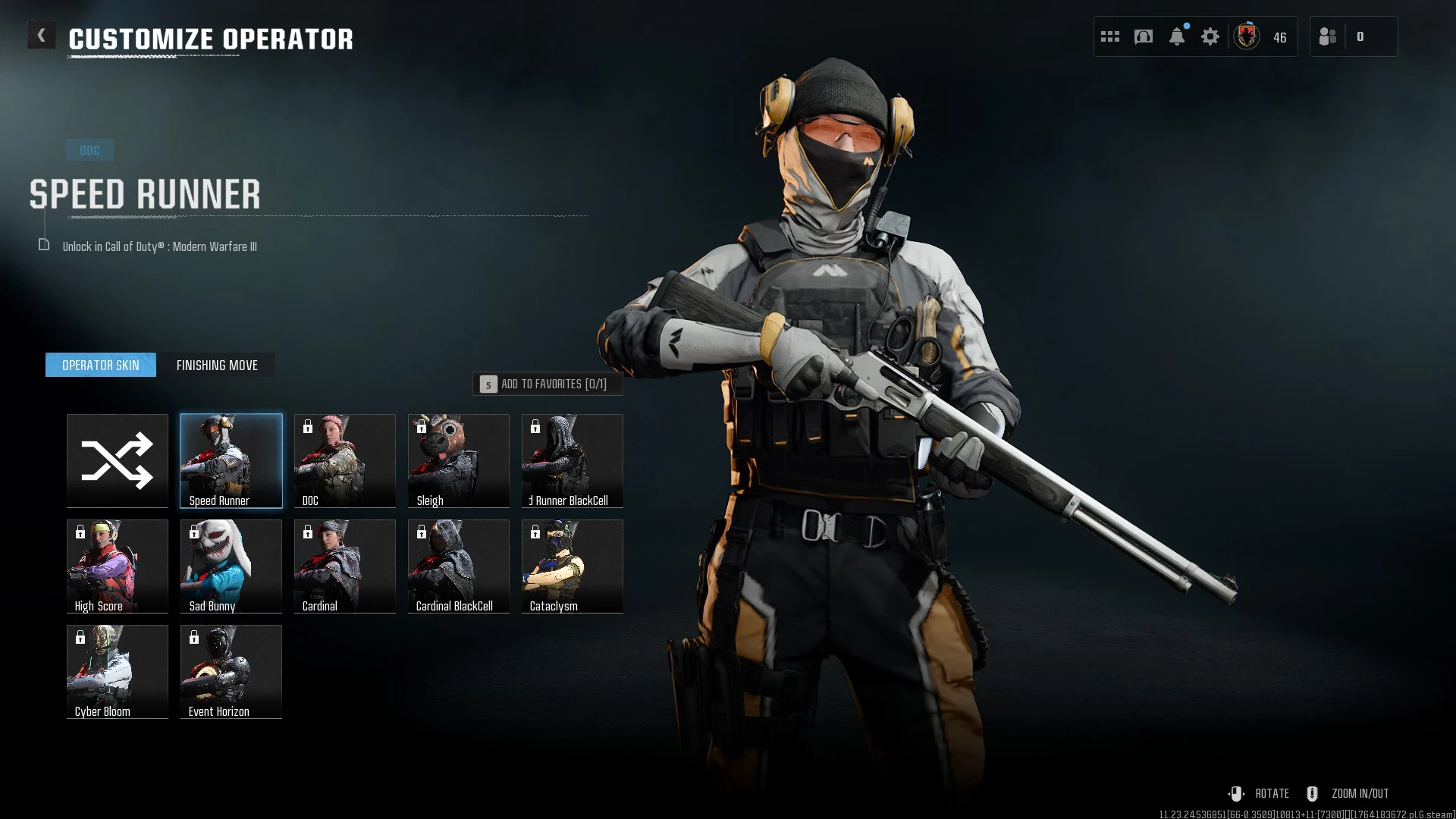Select the locked Cataclysm skin
Screen dimensions: 1456x819
tap(572, 566)
